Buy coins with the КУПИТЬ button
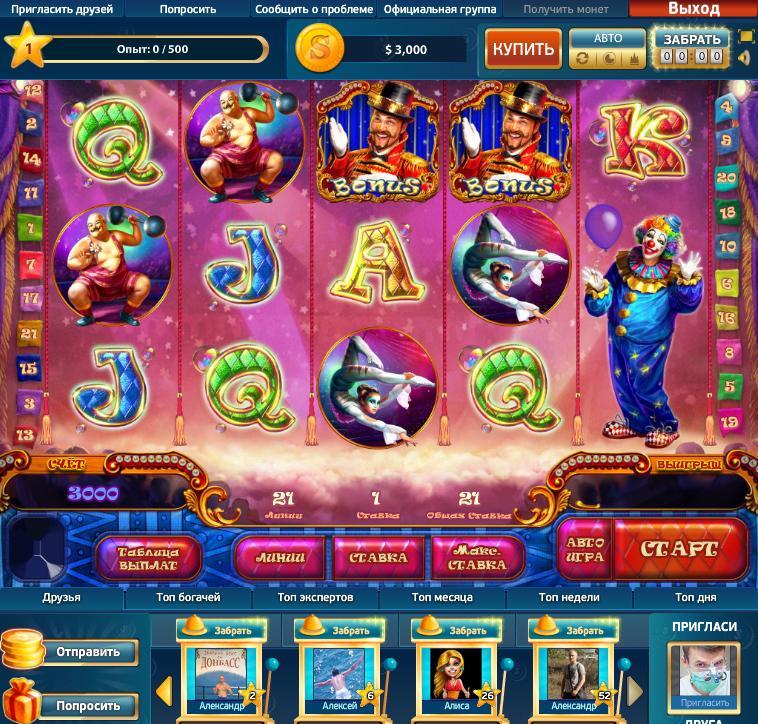758x724 pixels. coord(523,48)
